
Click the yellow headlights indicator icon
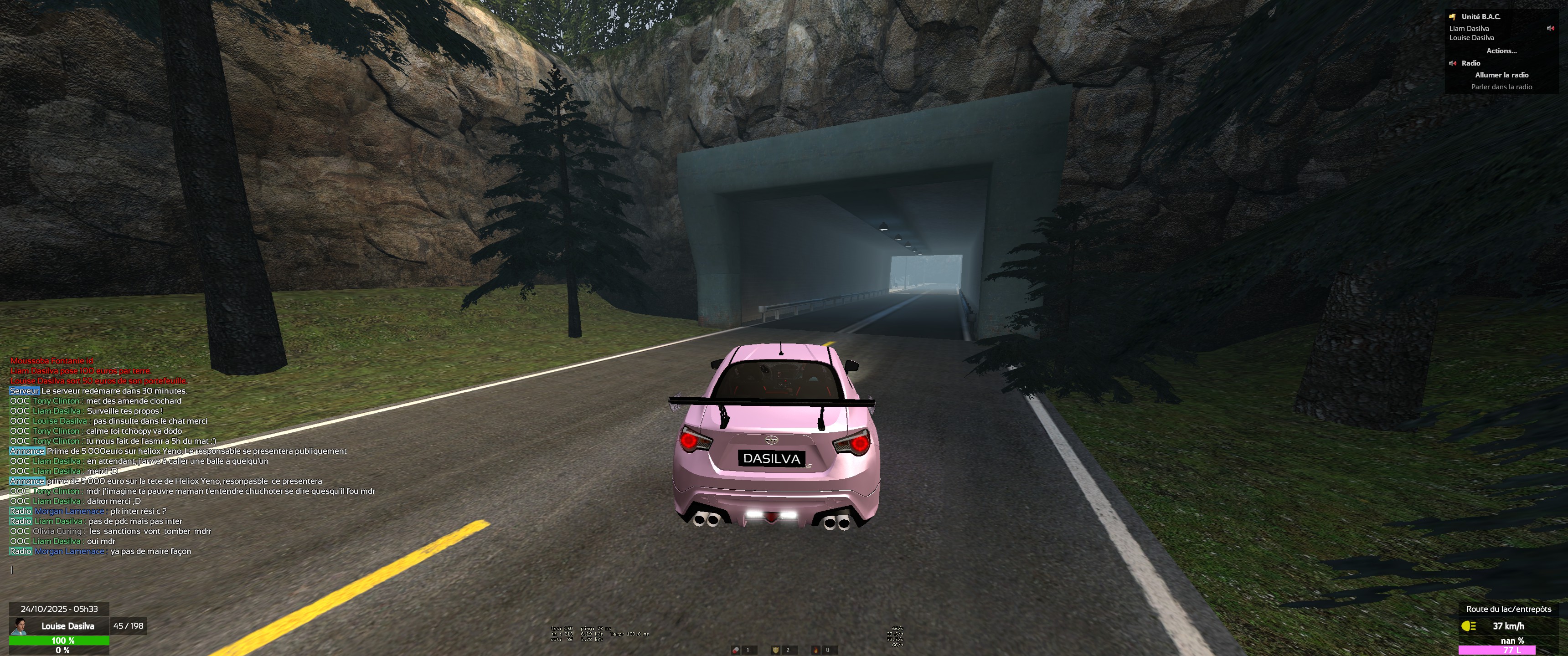[1469, 625]
